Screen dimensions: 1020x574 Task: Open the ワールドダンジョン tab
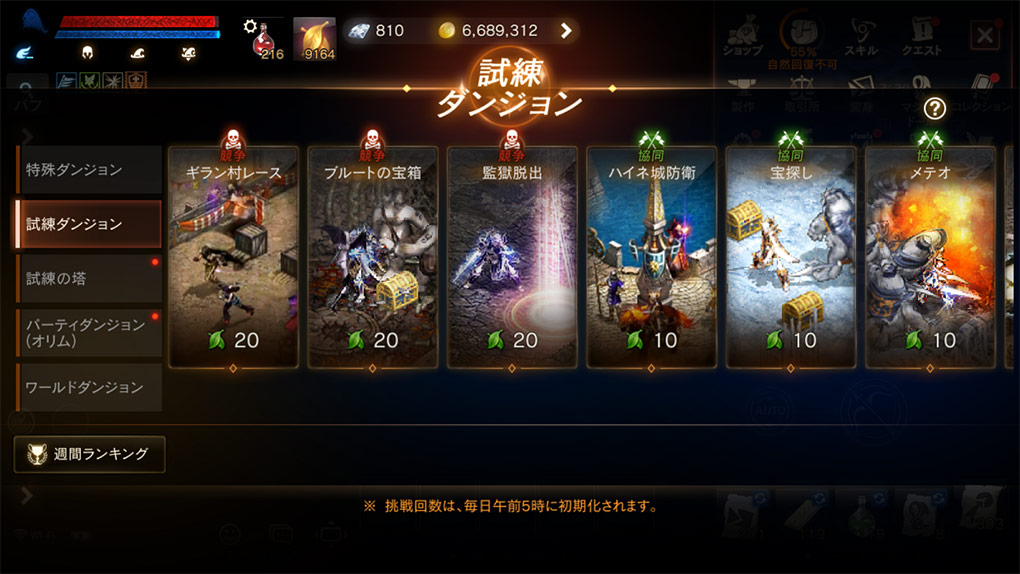click(x=88, y=387)
